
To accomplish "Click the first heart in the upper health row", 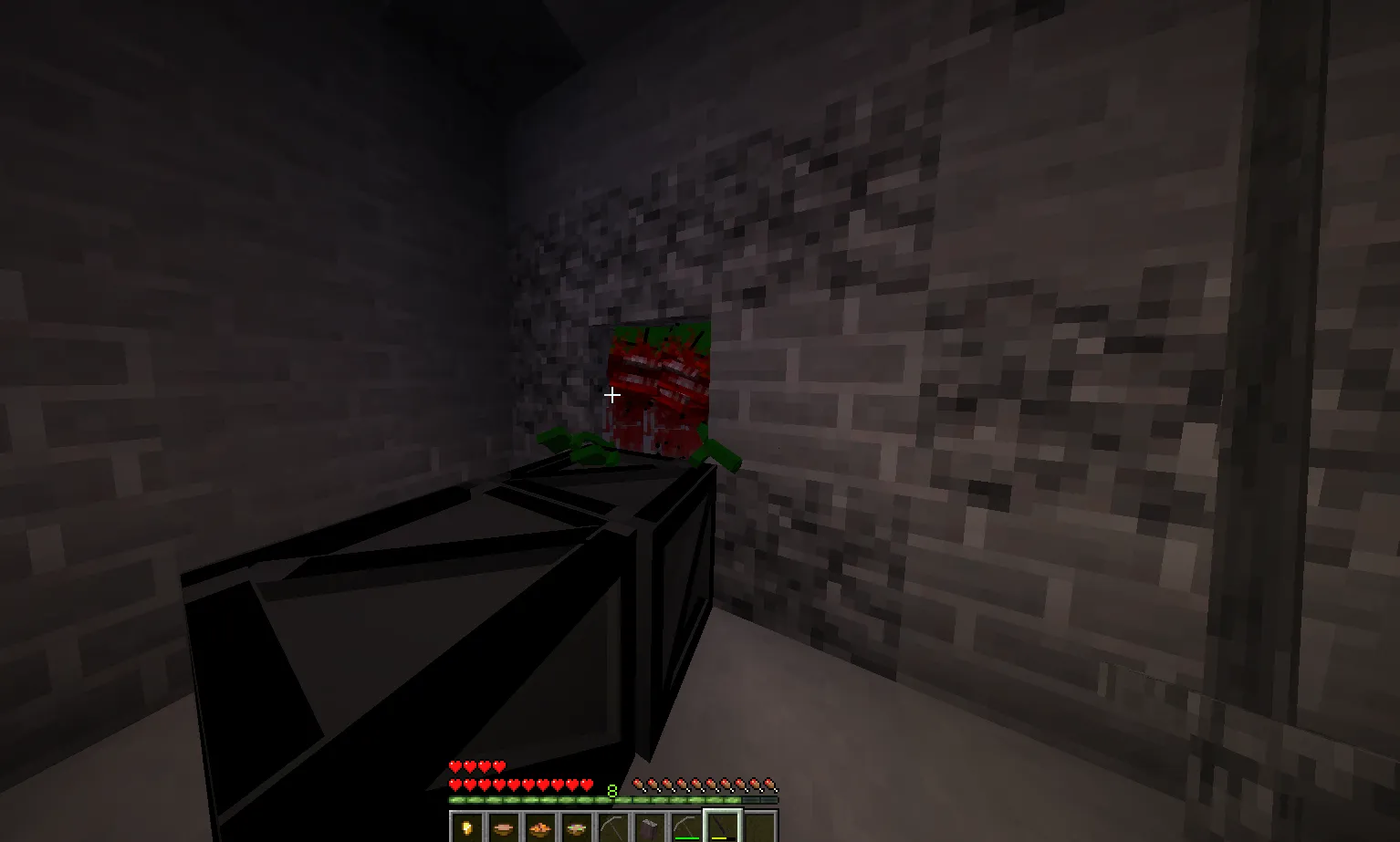I will coord(454,767).
